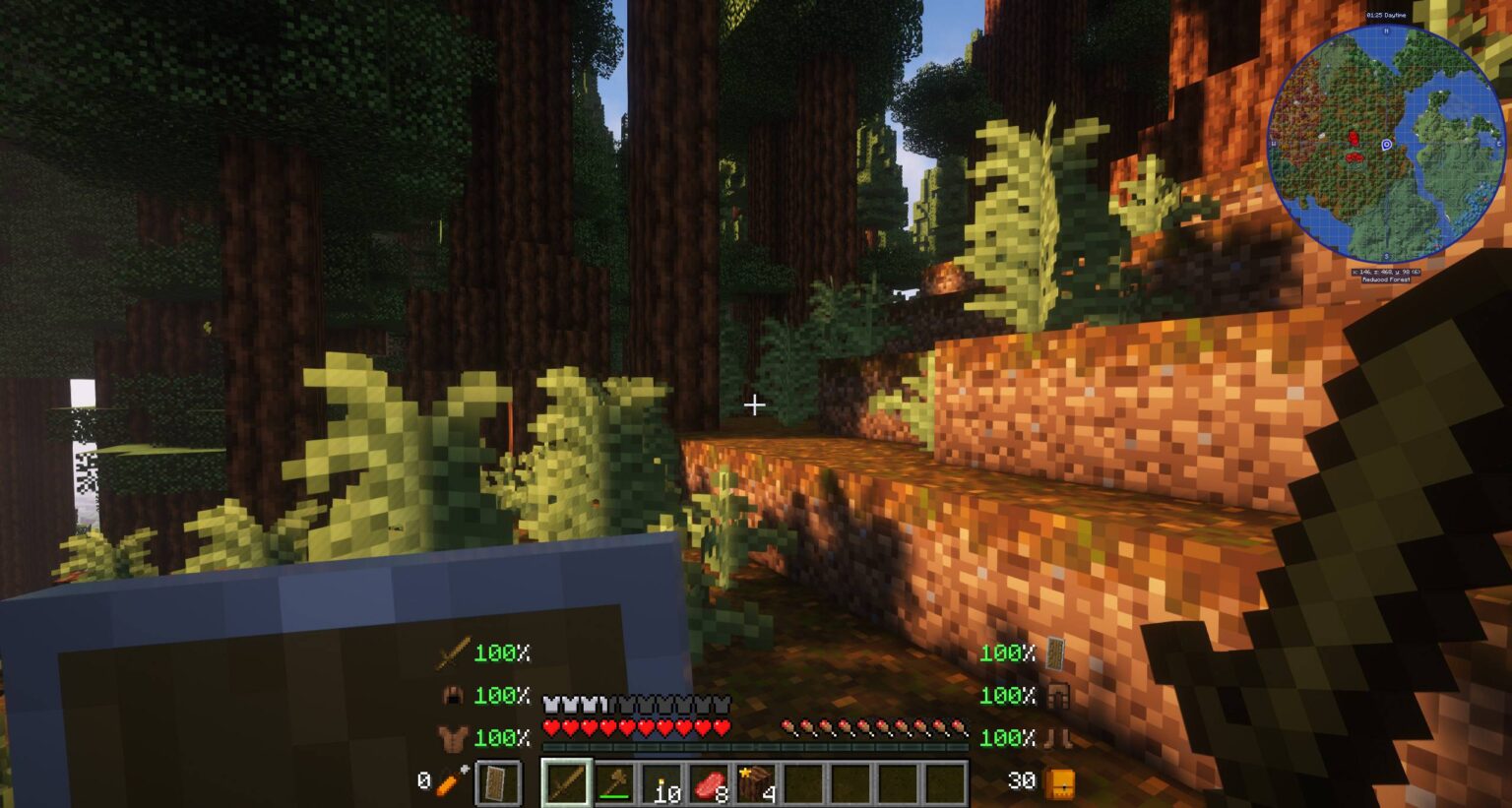Screen dimensions: 1512x808
Task: Select the golden axe in the hotbar
Action: (614, 782)
